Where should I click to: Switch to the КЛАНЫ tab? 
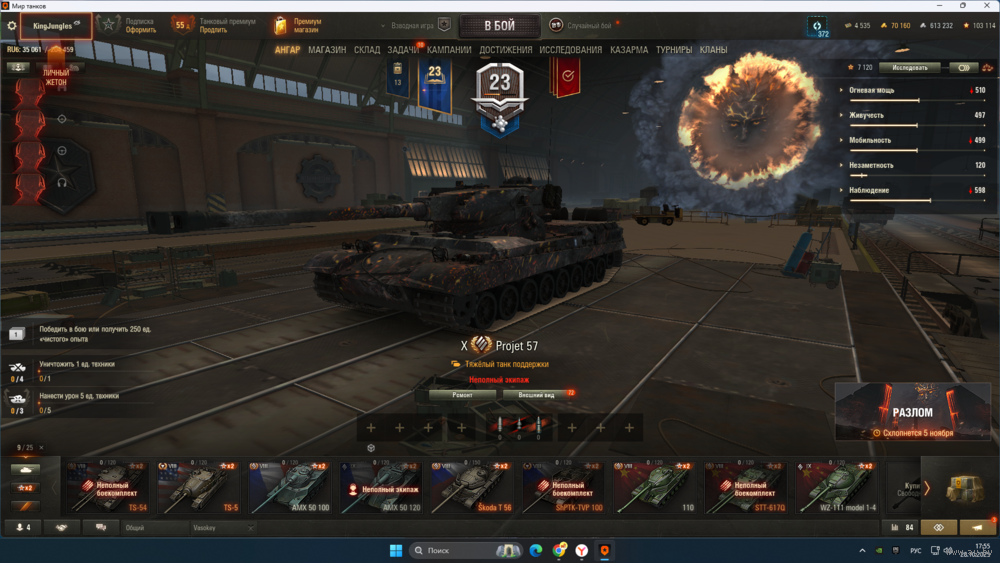coord(713,50)
